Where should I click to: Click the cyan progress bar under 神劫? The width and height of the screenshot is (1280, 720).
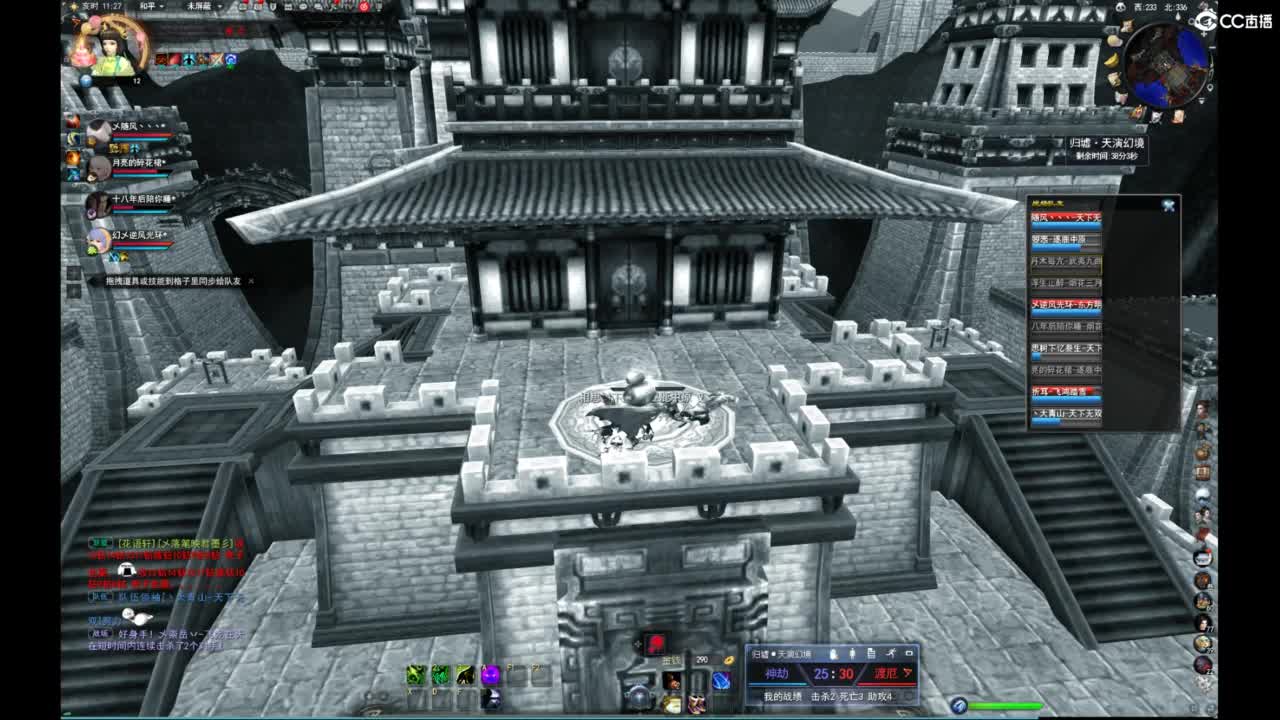[x=778, y=684]
